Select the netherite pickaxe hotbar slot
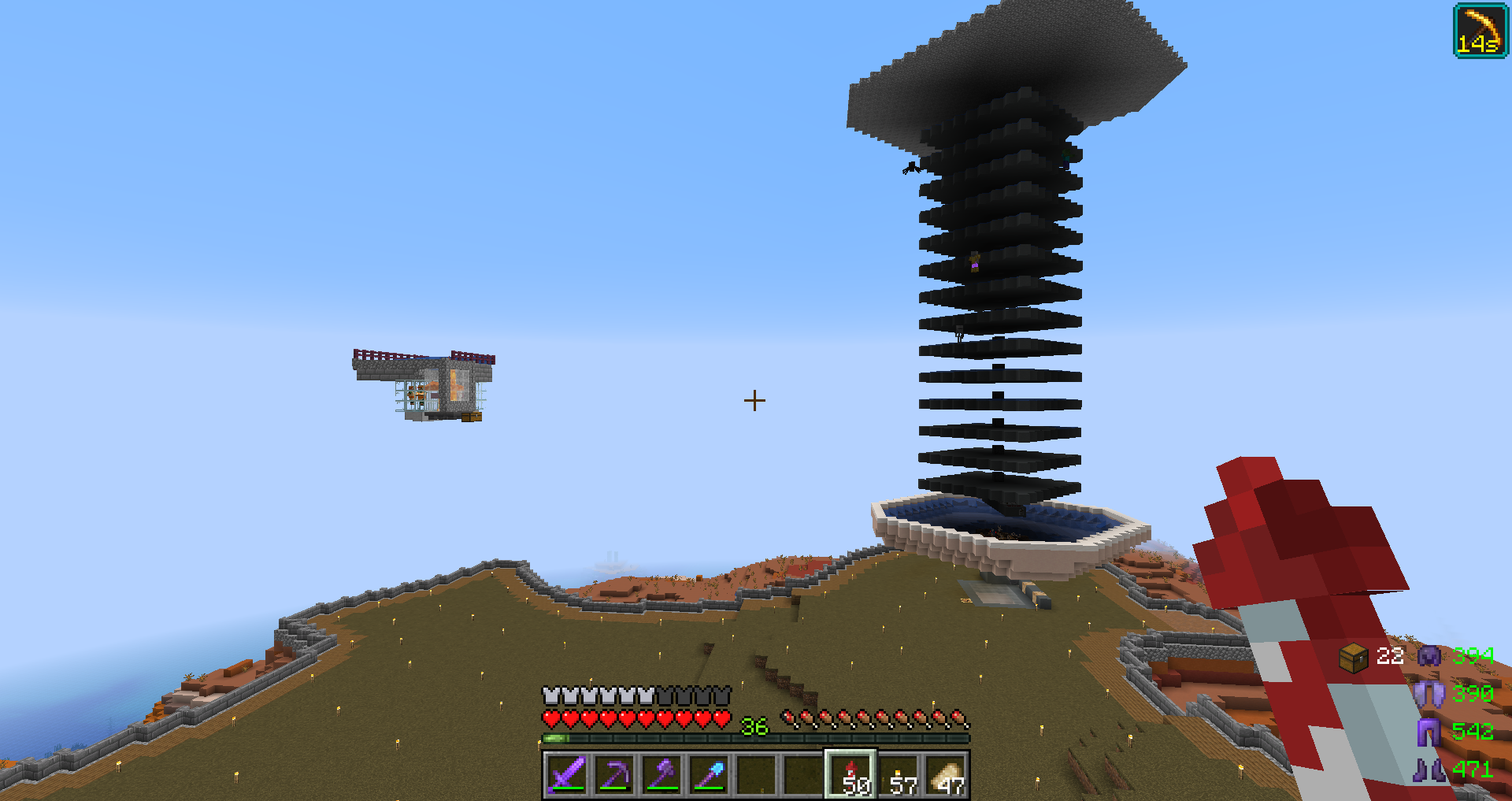Image resolution: width=1512 pixels, height=801 pixels. [614, 774]
